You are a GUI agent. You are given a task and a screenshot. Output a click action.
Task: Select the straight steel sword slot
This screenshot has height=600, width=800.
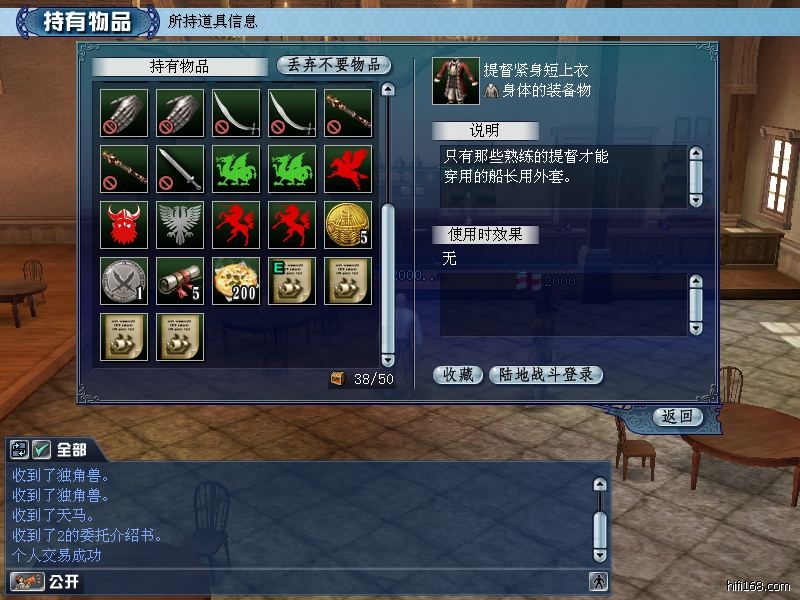click(x=180, y=169)
